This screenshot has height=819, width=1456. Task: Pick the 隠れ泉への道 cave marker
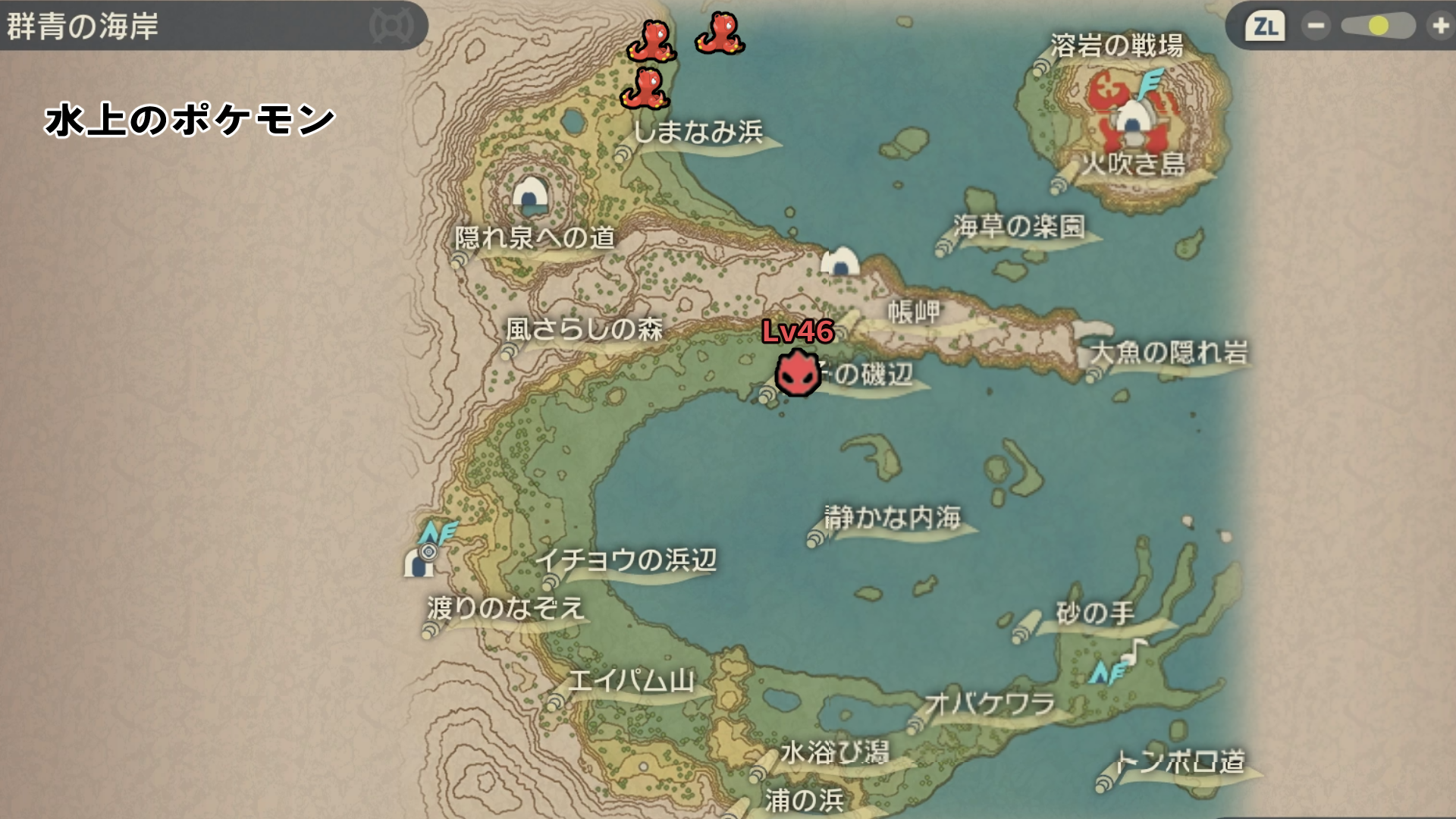(531, 195)
